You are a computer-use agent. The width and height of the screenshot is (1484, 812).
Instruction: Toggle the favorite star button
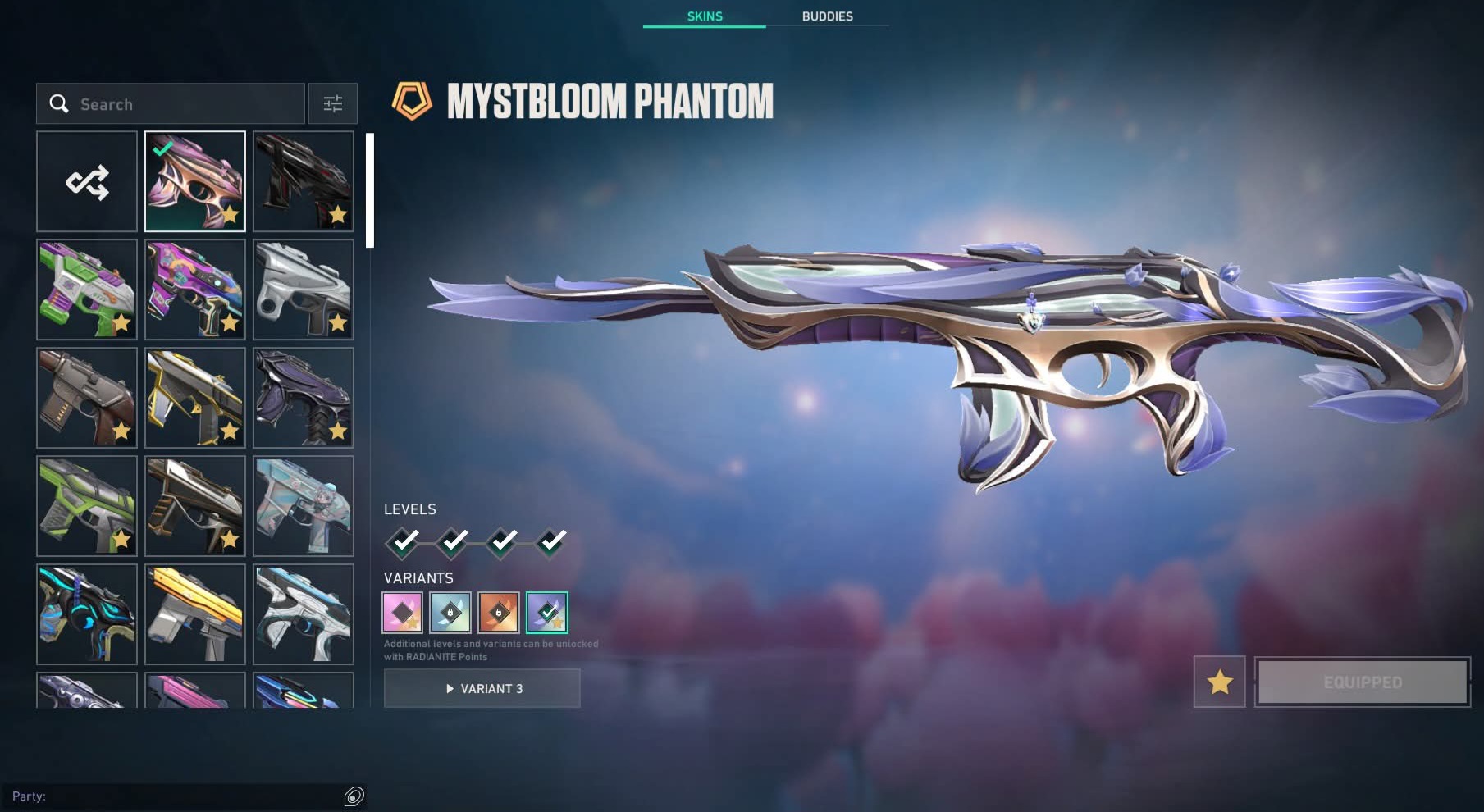pos(1220,682)
